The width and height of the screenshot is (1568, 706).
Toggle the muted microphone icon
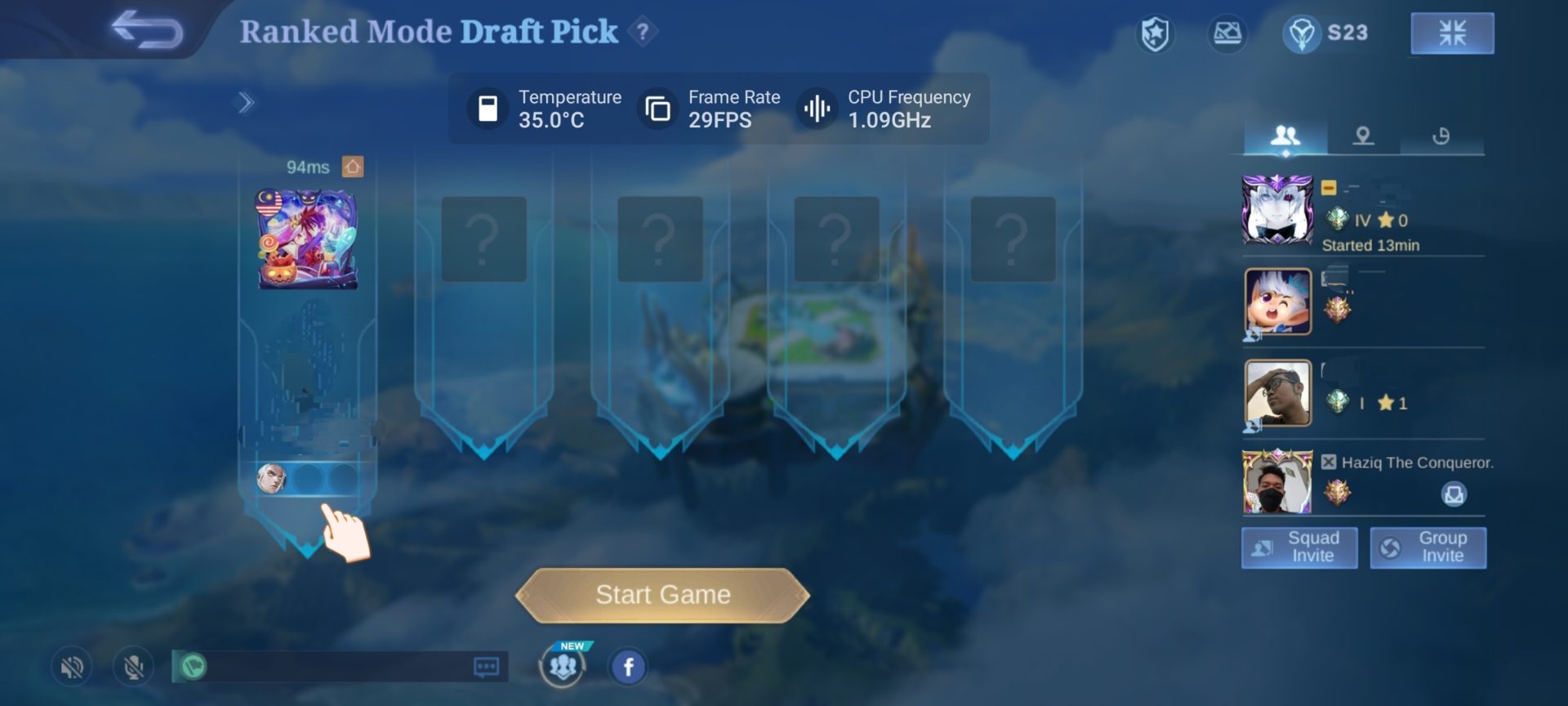tap(134, 668)
